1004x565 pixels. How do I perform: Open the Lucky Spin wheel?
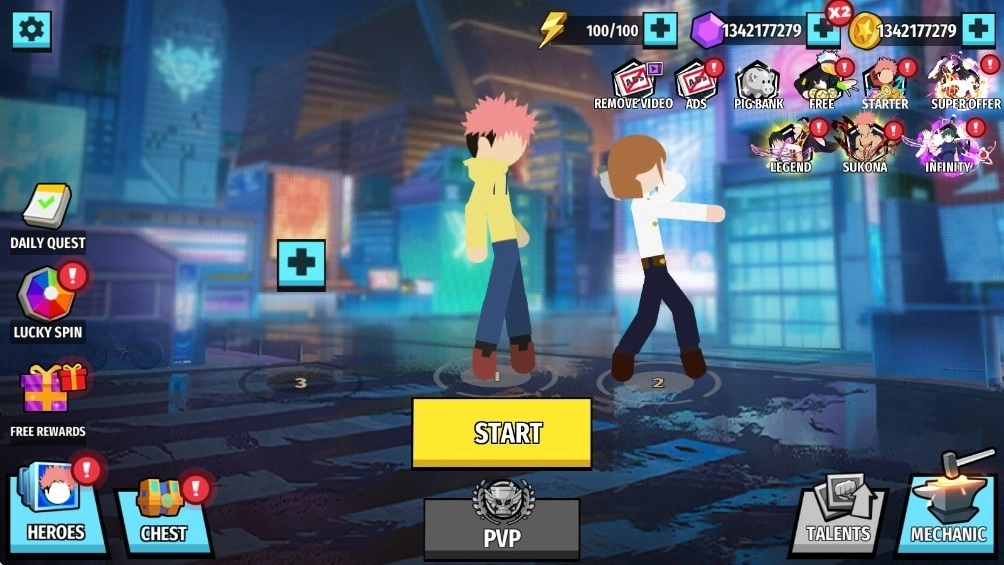(x=47, y=302)
